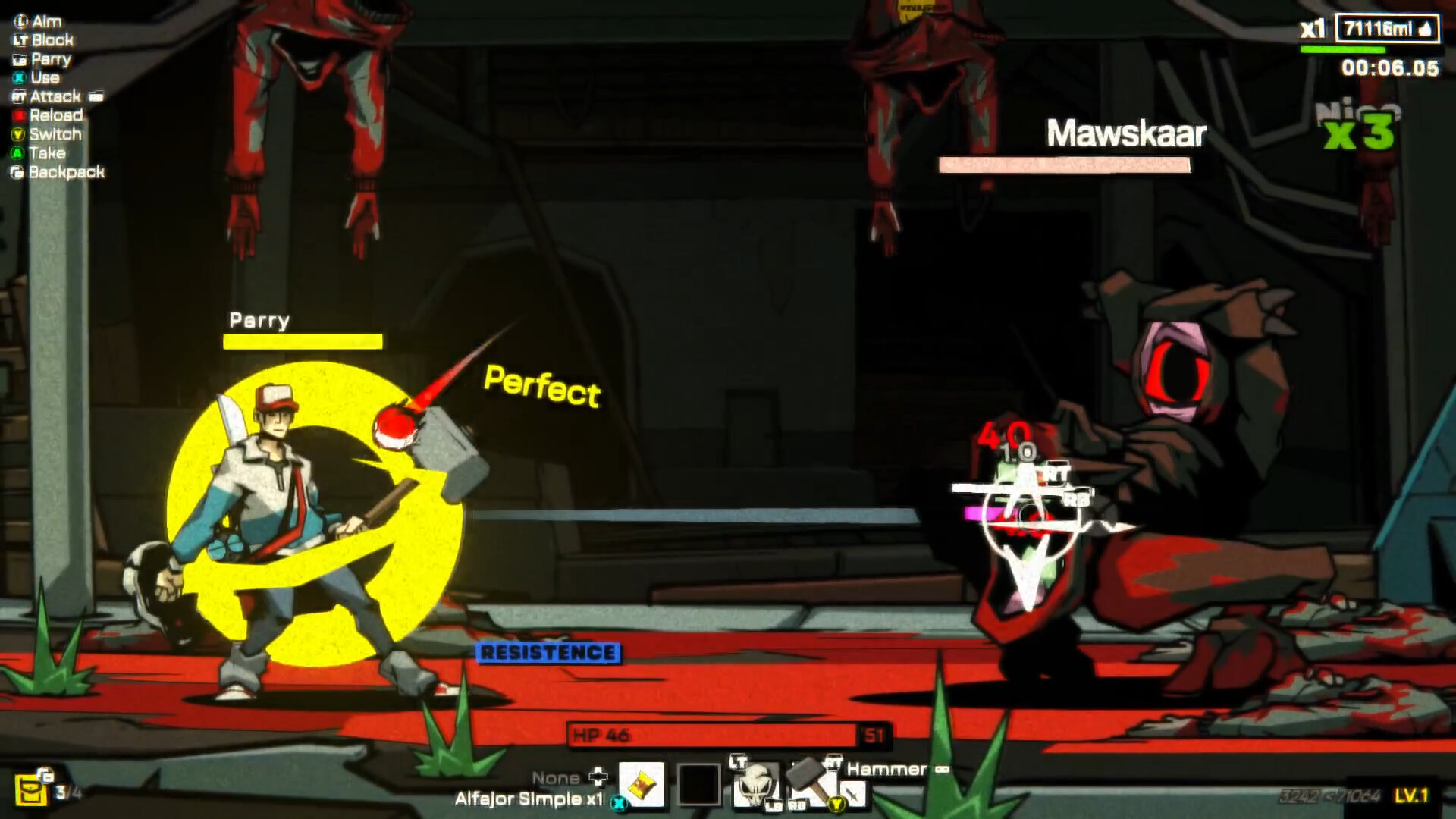Select the Mawskaar boss nameplate
1456x819 pixels.
(1126, 133)
